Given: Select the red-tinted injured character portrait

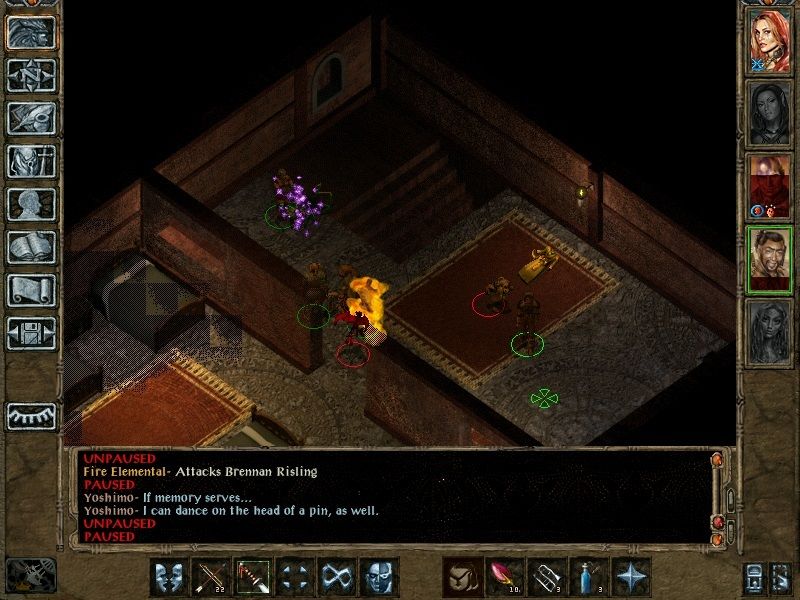Looking at the screenshot, I should (770, 186).
